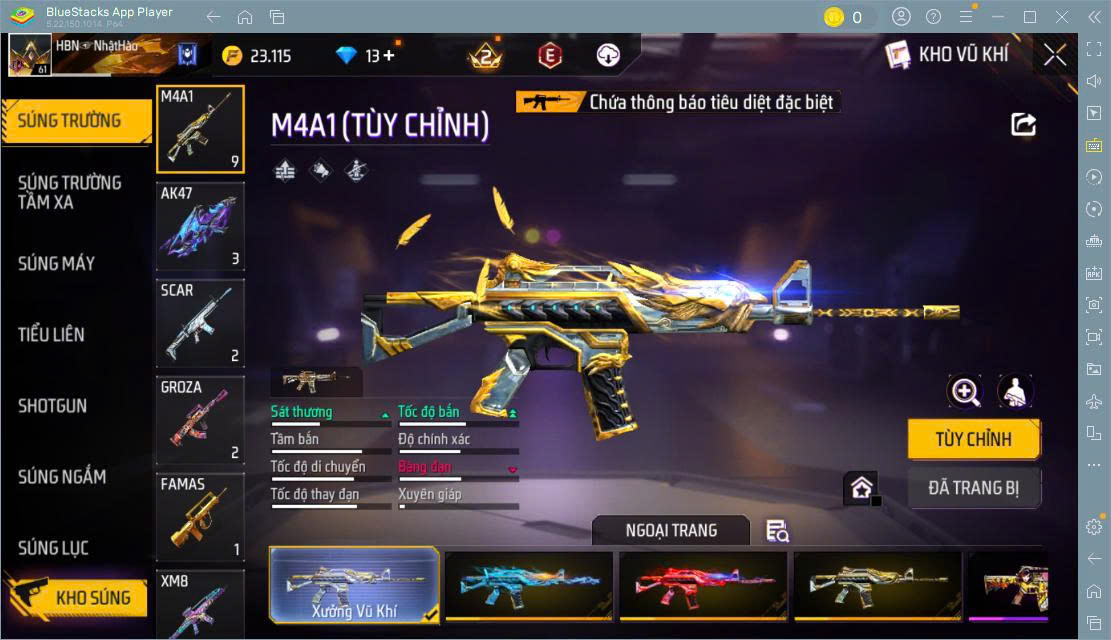1111x640 pixels.
Task: Add diamonds via the plus button
Action: pos(388,56)
